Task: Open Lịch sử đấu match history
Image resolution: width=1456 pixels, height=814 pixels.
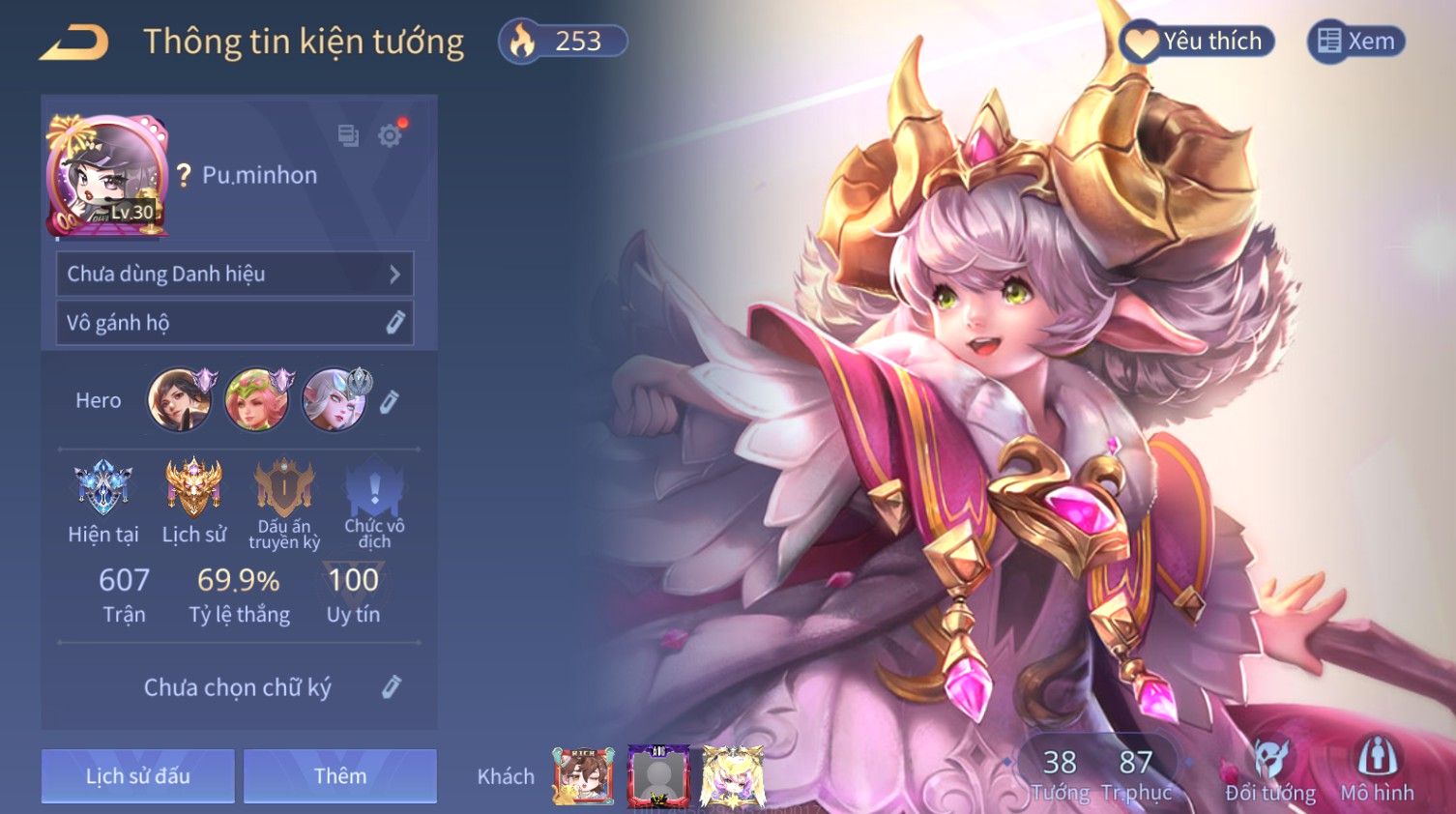Action: point(137,775)
